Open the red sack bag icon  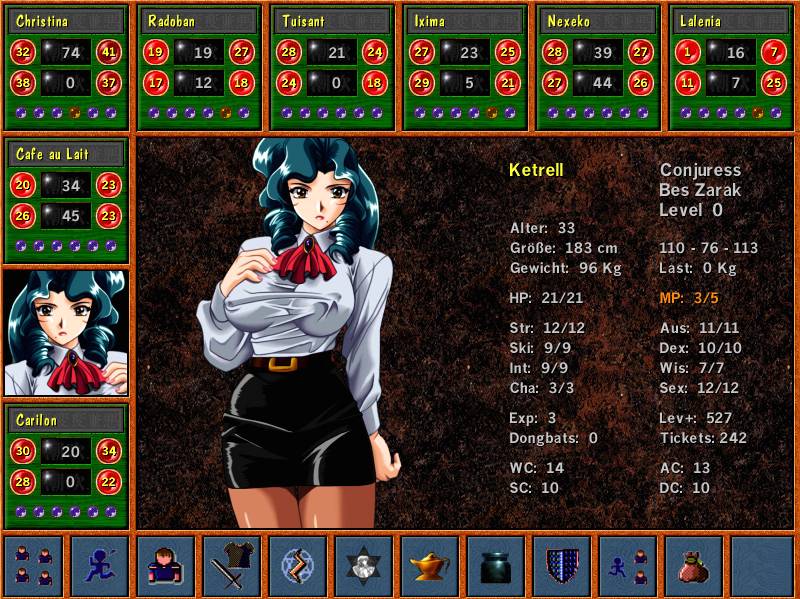[x=694, y=566]
